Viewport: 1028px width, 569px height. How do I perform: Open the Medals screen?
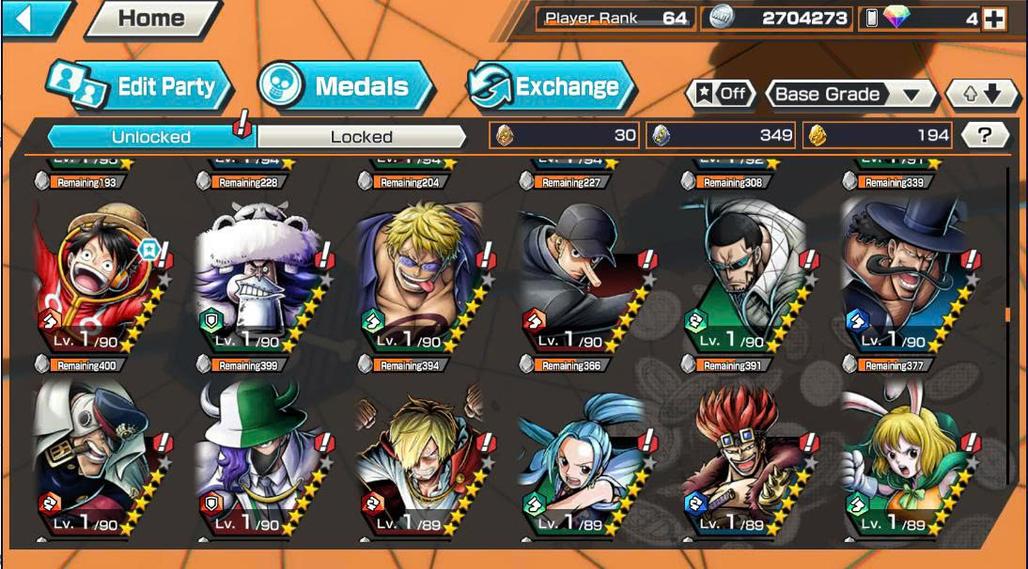point(345,87)
